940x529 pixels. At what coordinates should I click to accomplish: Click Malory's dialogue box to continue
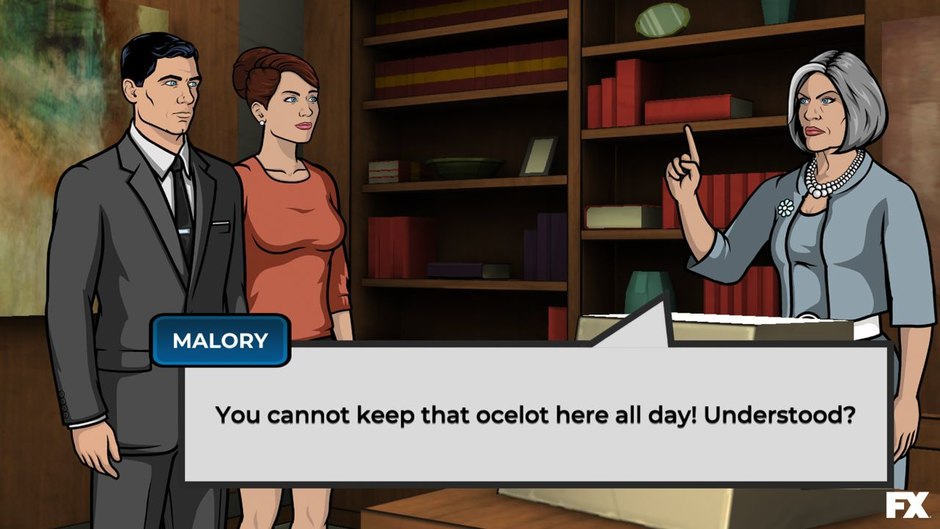pyautogui.click(x=536, y=415)
